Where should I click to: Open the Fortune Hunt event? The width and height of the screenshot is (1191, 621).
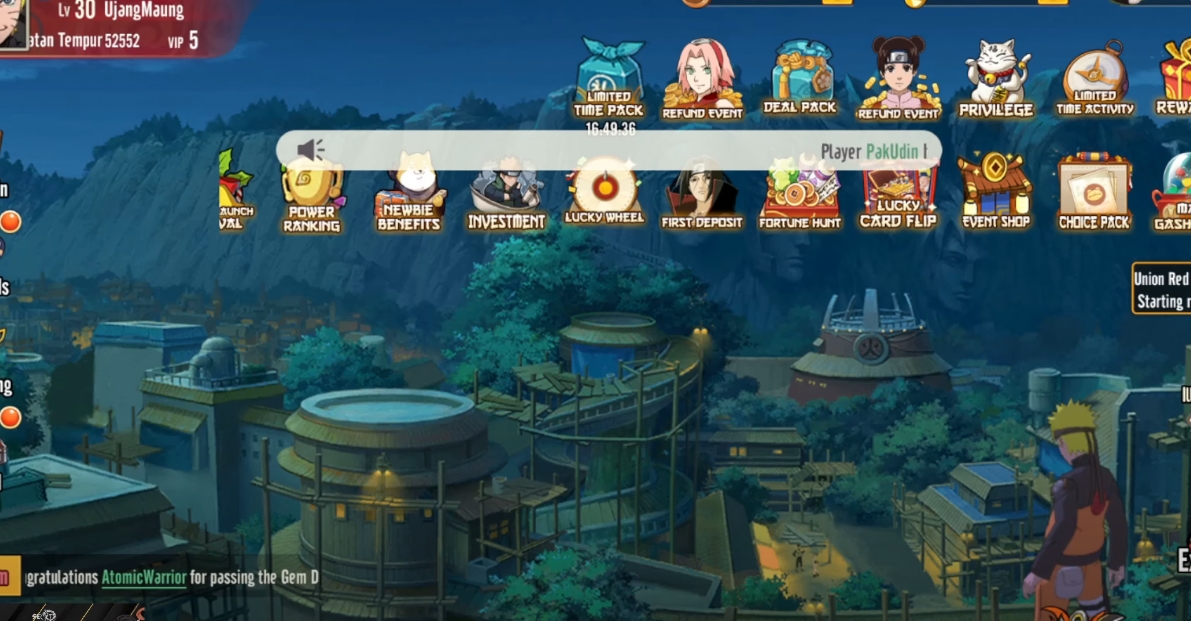(800, 195)
